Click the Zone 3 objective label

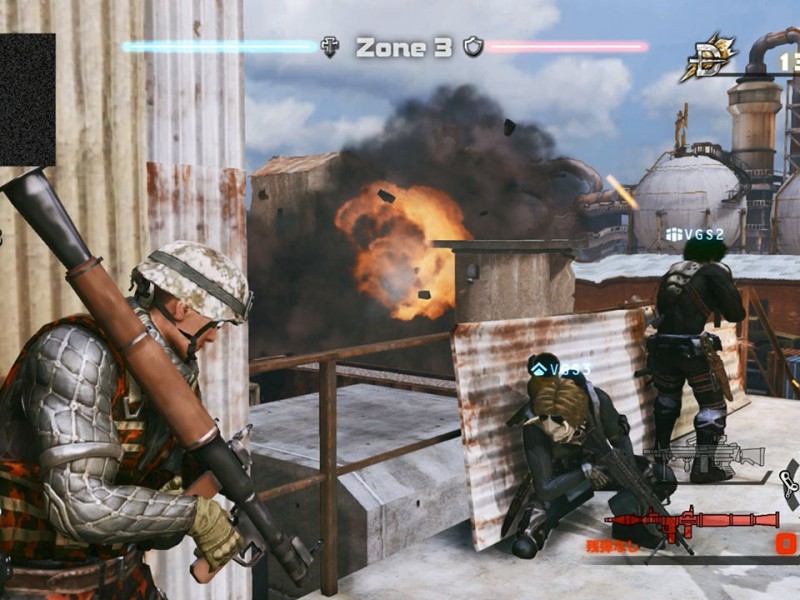point(404,47)
